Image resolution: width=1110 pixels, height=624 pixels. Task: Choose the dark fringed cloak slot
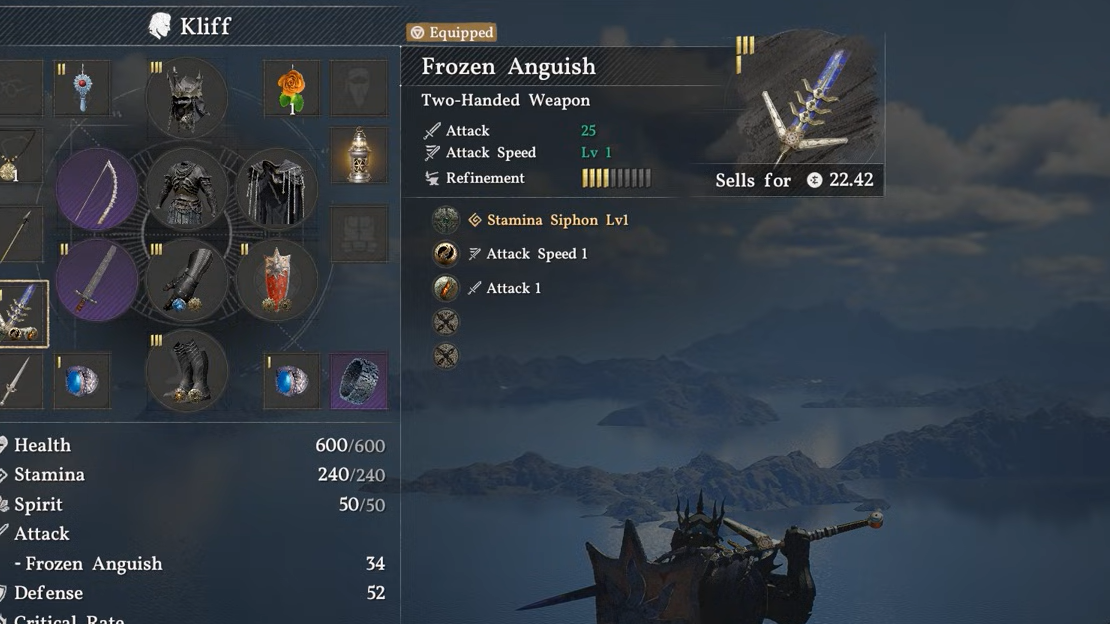pyautogui.click(x=276, y=188)
